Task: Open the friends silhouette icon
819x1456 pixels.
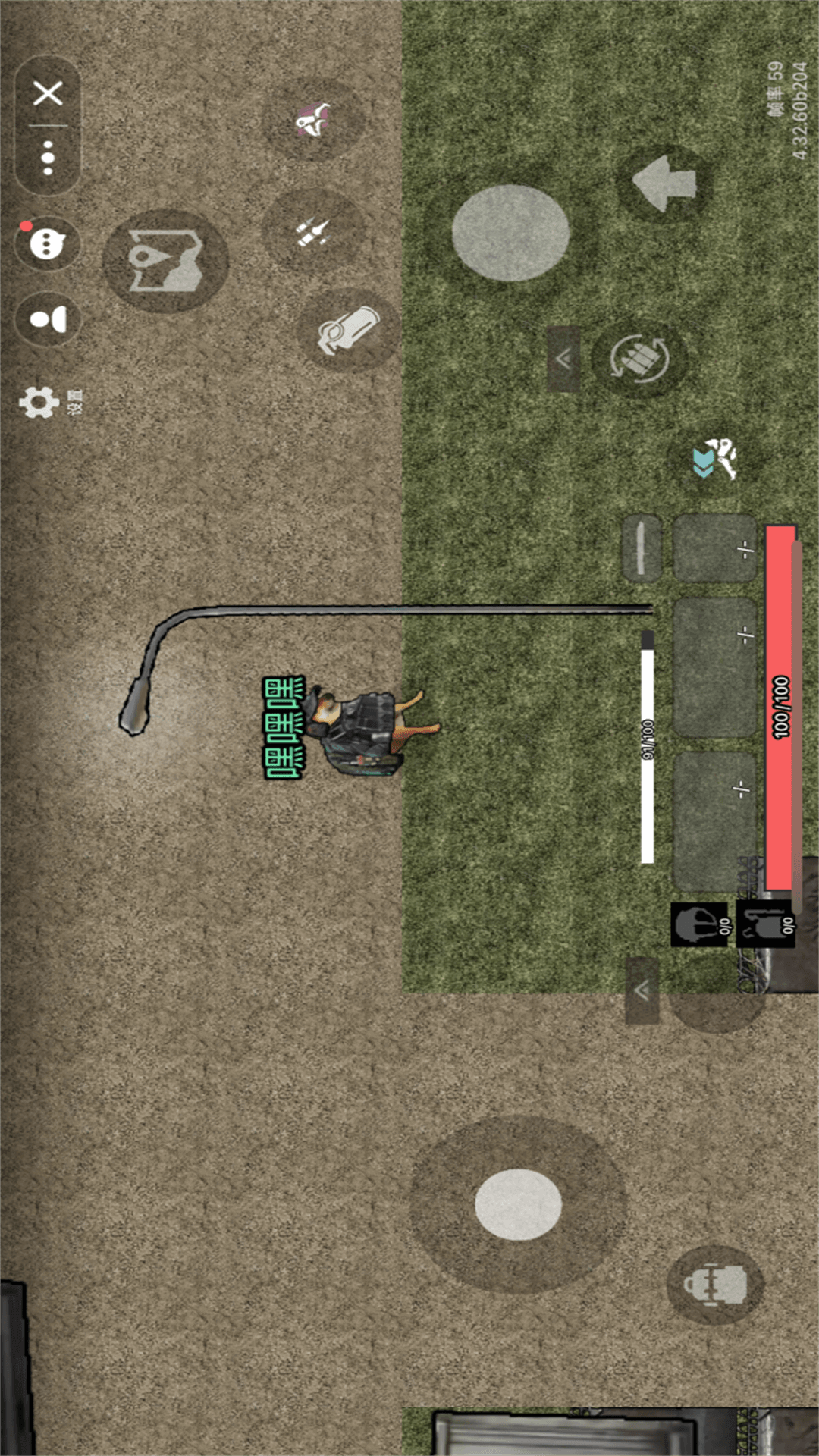Action: (x=48, y=319)
